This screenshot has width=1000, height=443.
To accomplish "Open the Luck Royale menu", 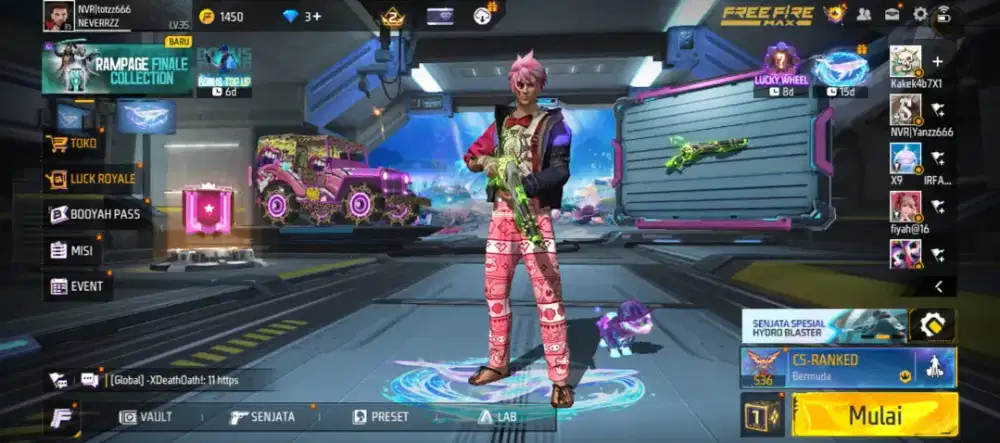I will tap(91, 179).
